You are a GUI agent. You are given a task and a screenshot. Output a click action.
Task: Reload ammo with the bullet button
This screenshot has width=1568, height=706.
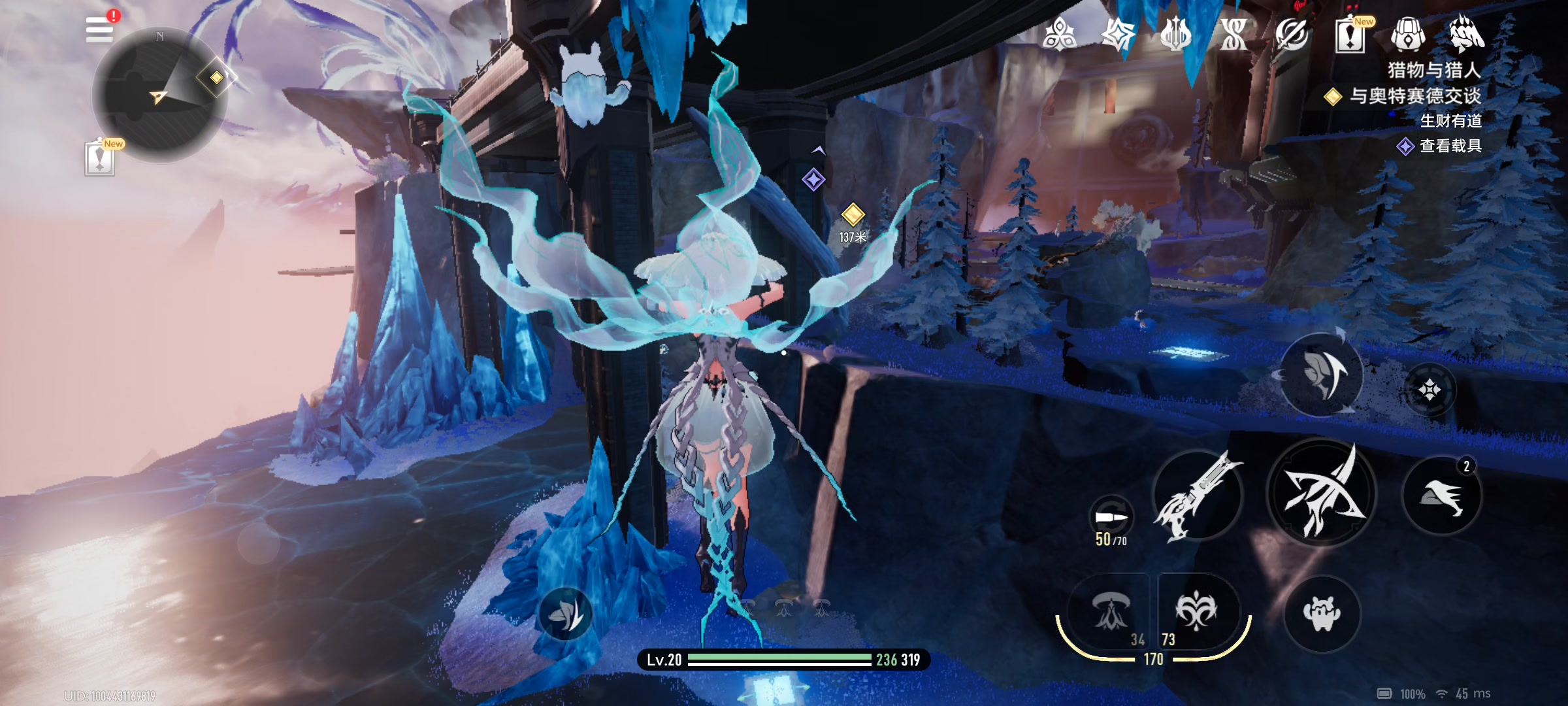(x=1111, y=518)
